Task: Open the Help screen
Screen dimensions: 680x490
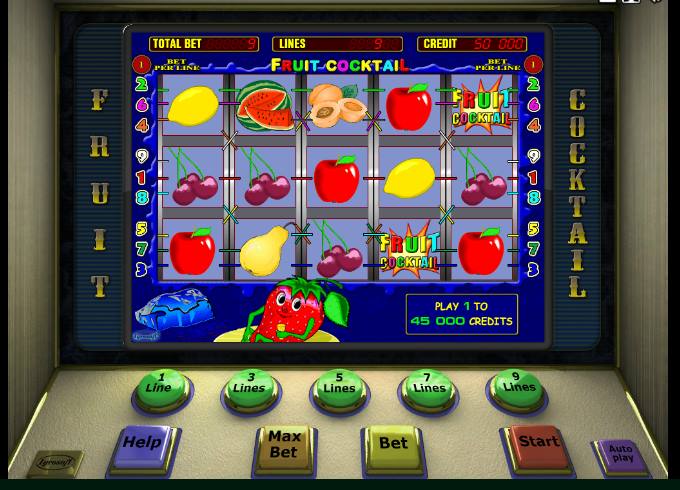Action: [142, 445]
